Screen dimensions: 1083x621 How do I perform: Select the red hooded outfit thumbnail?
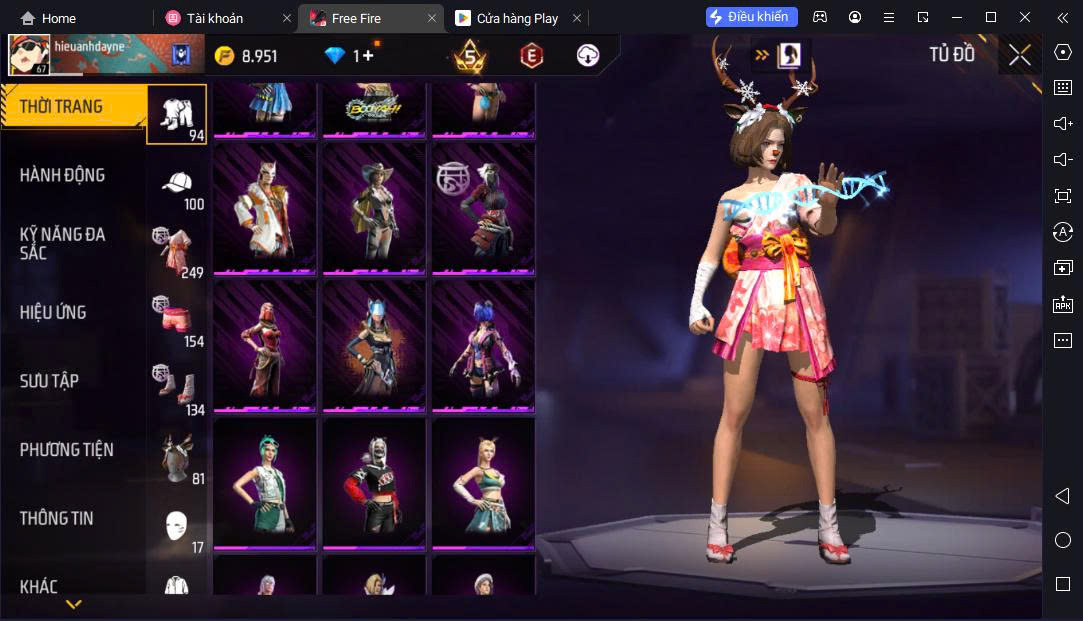(x=266, y=345)
